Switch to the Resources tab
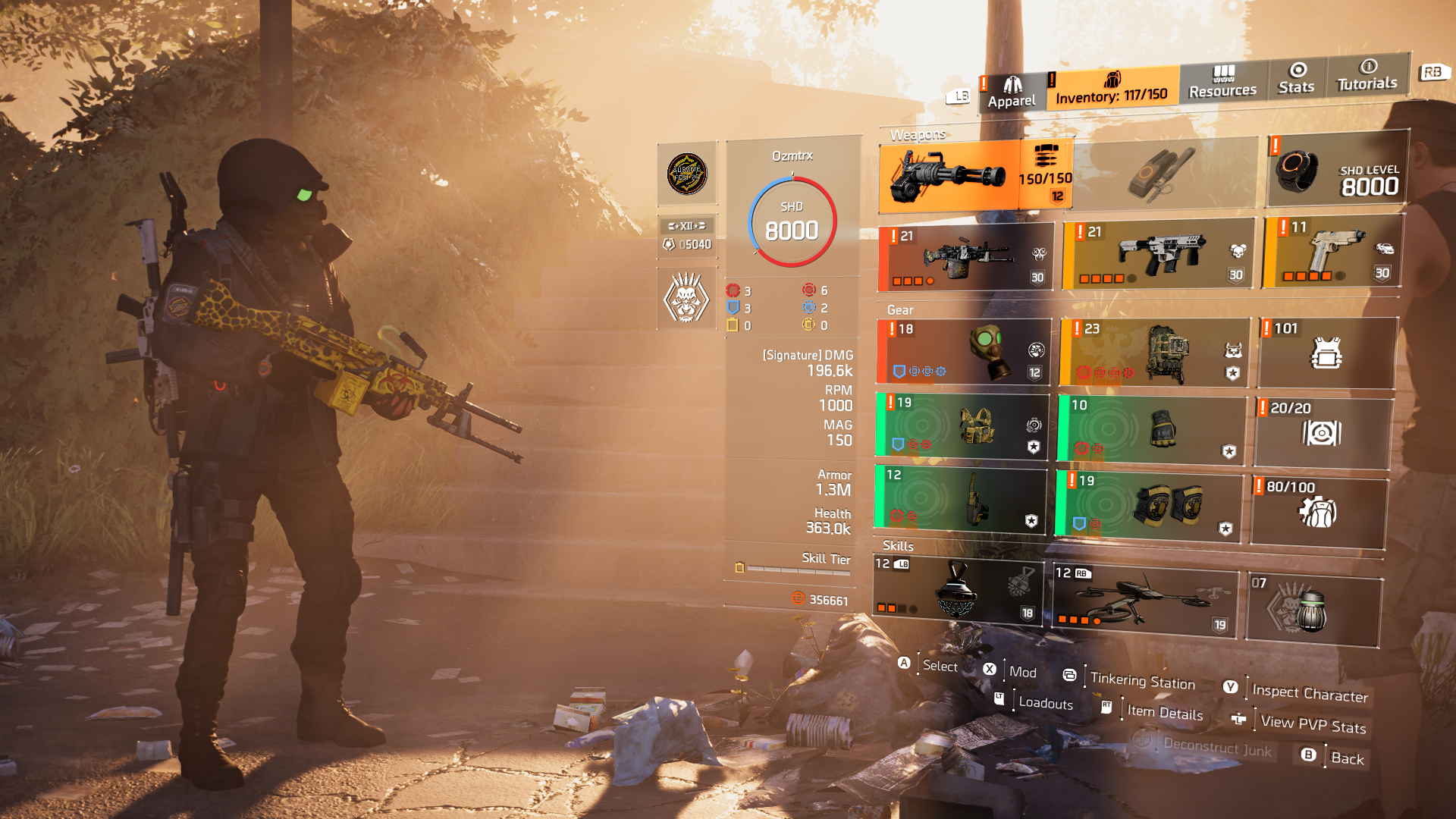 coord(1222,81)
